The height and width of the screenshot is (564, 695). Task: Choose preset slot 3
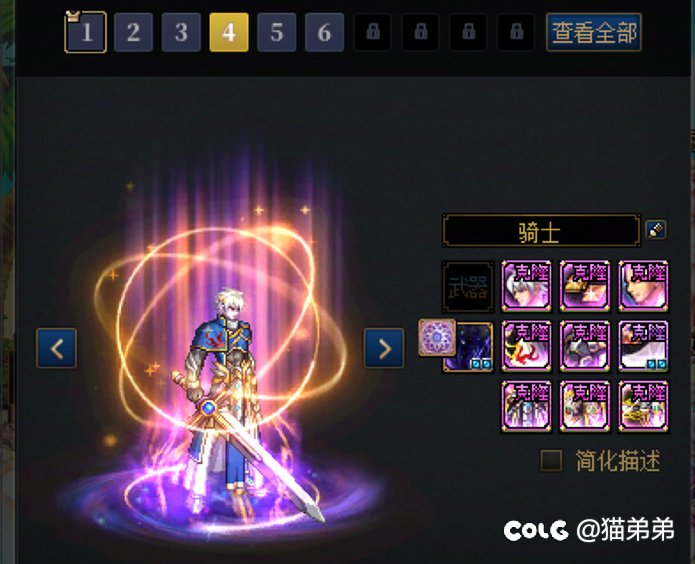tap(181, 32)
